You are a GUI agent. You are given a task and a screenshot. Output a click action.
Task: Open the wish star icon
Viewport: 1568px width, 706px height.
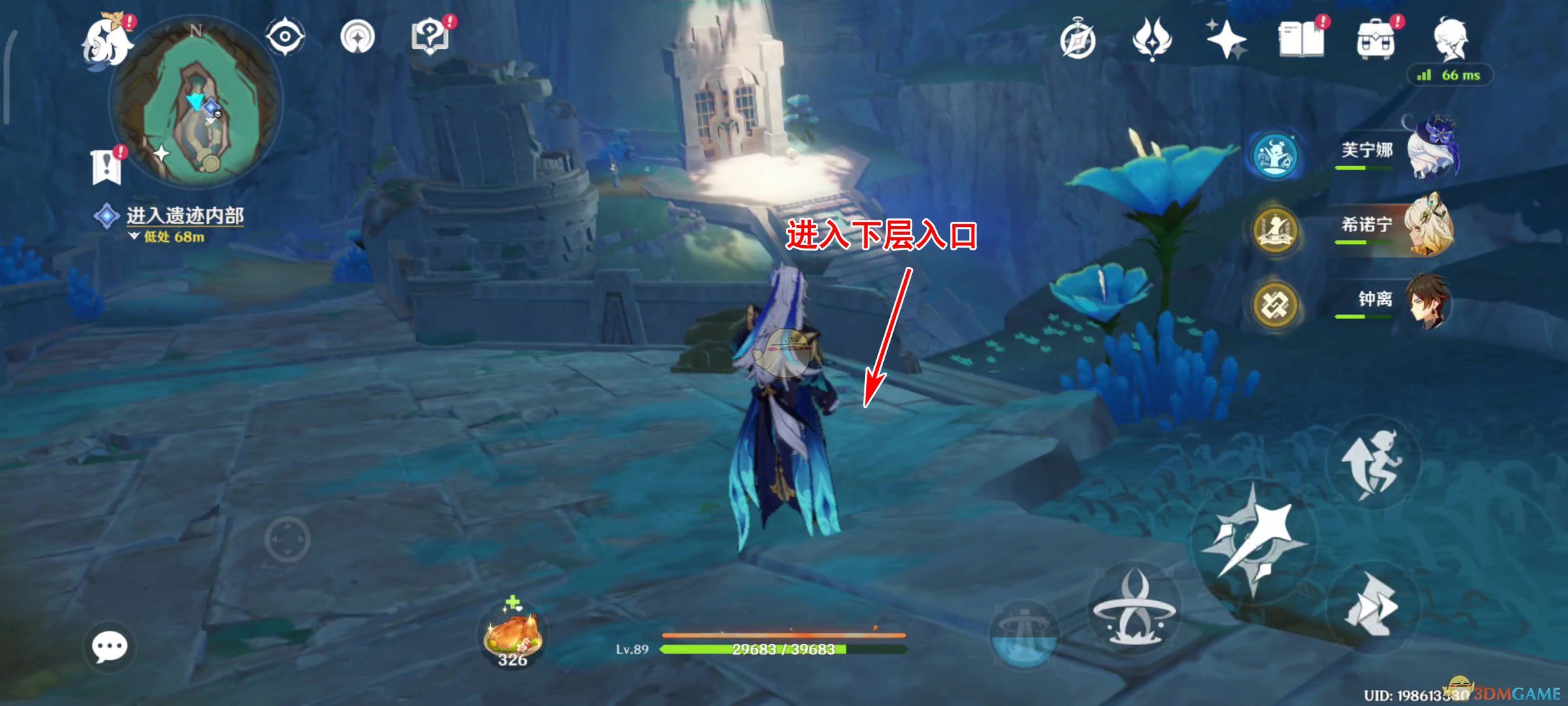coord(1226,39)
